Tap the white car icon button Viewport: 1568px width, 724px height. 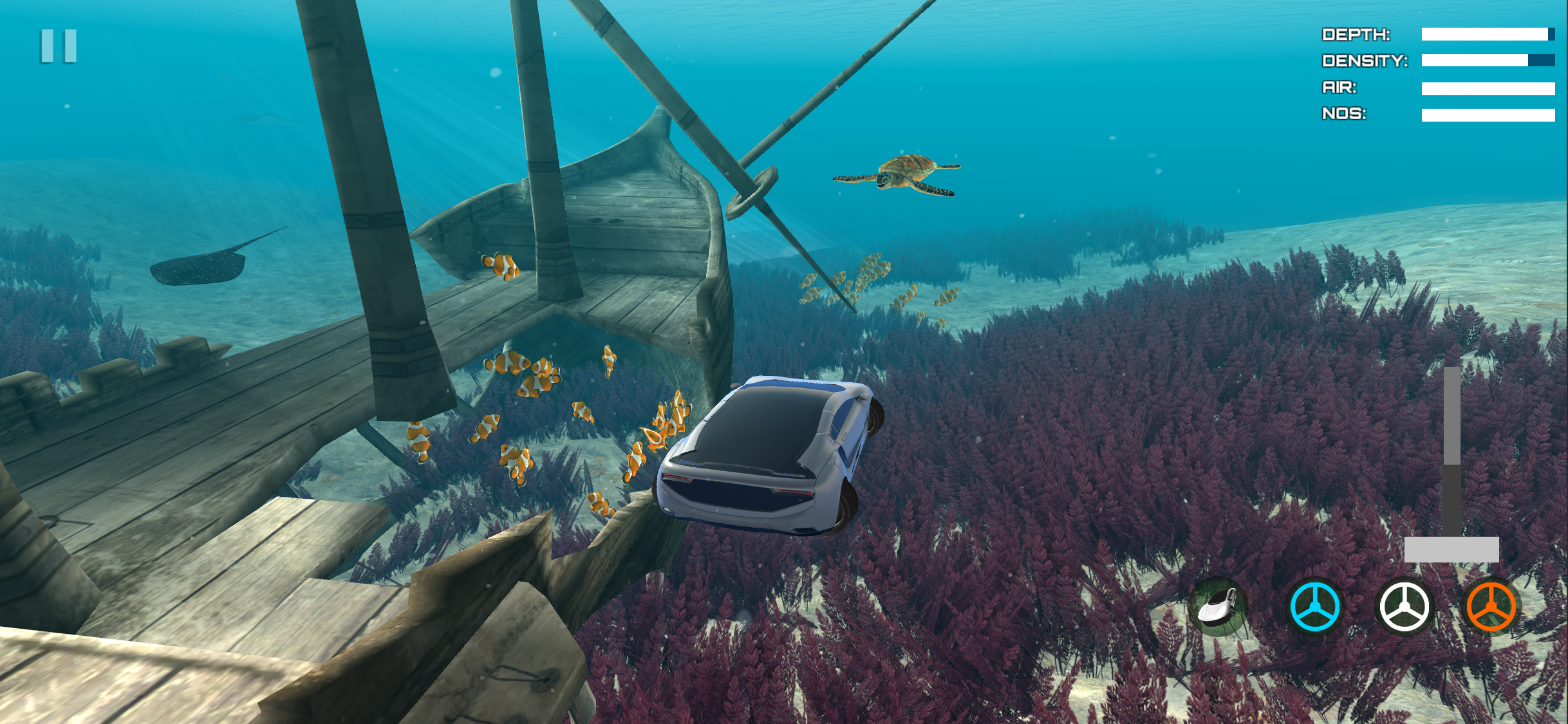(1218, 607)
